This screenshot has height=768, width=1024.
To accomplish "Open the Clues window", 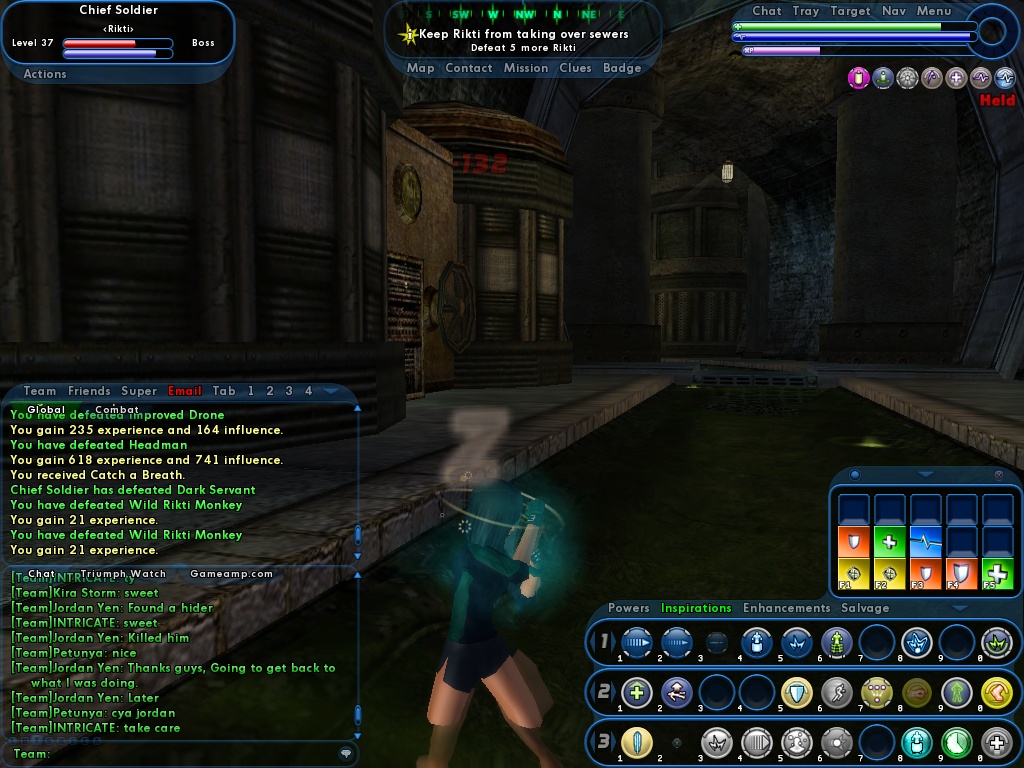I will 575,68.
